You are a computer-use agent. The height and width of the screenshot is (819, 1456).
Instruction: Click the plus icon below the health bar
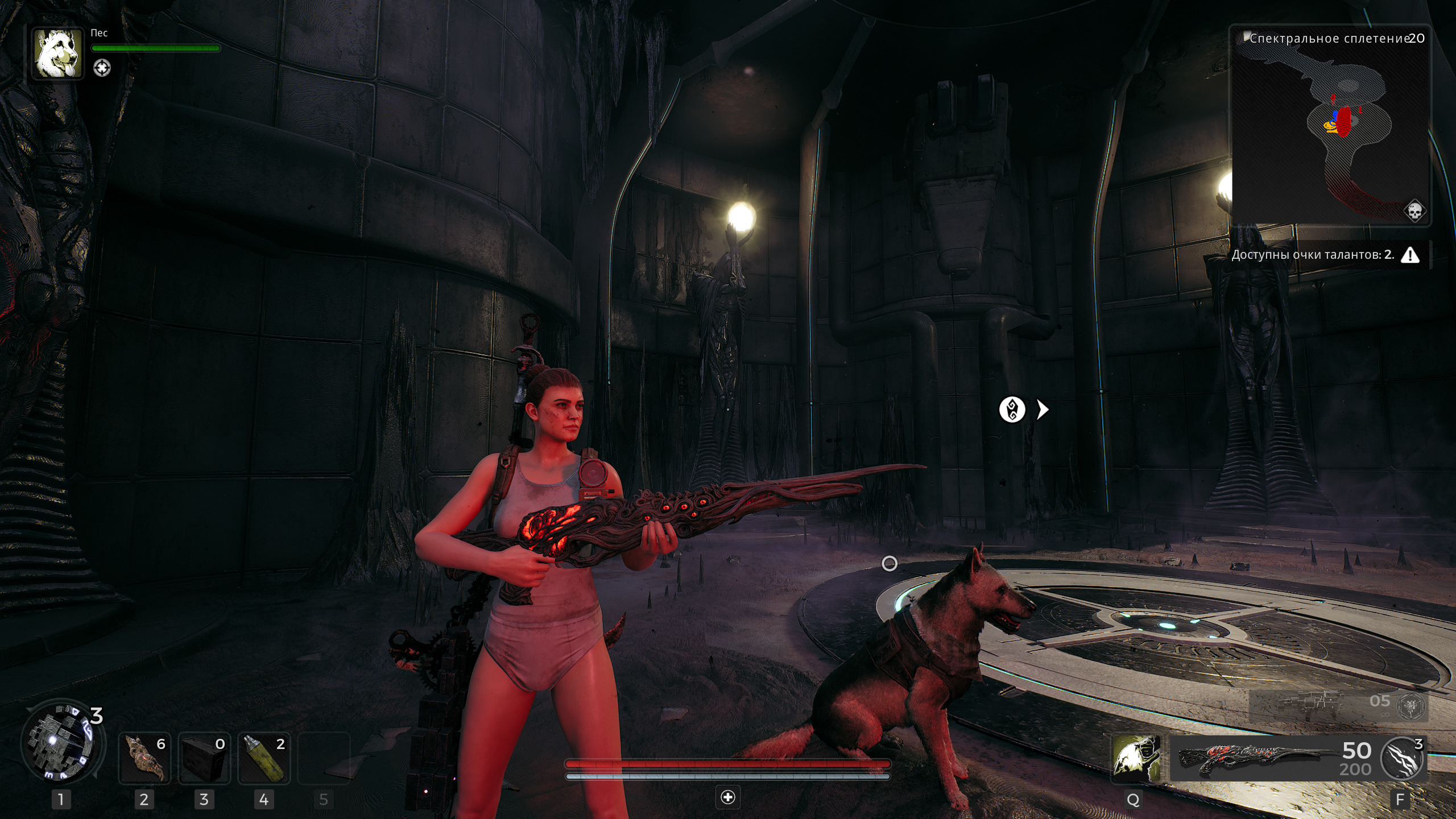pos(728,797)
